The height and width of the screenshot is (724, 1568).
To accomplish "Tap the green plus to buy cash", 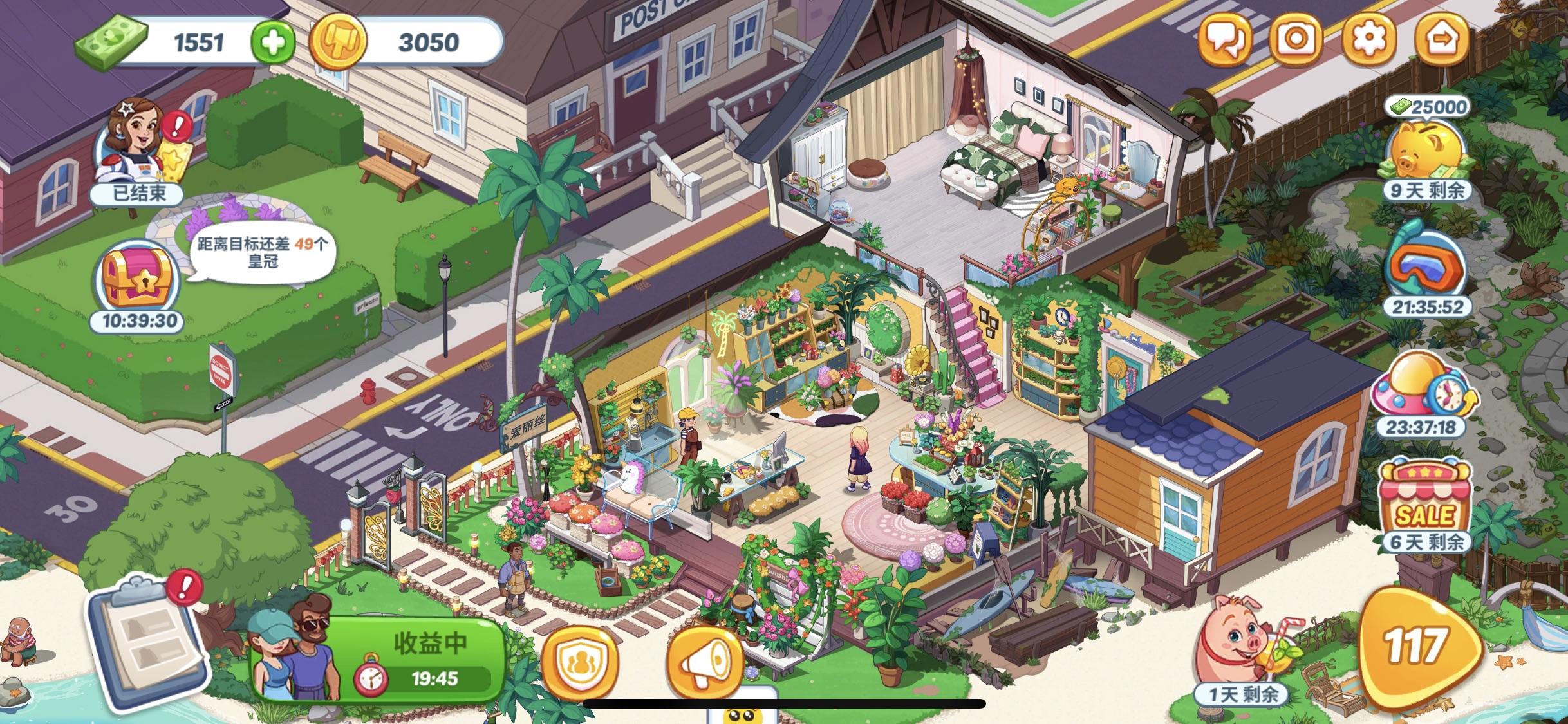I will click(x=273, y=42).
